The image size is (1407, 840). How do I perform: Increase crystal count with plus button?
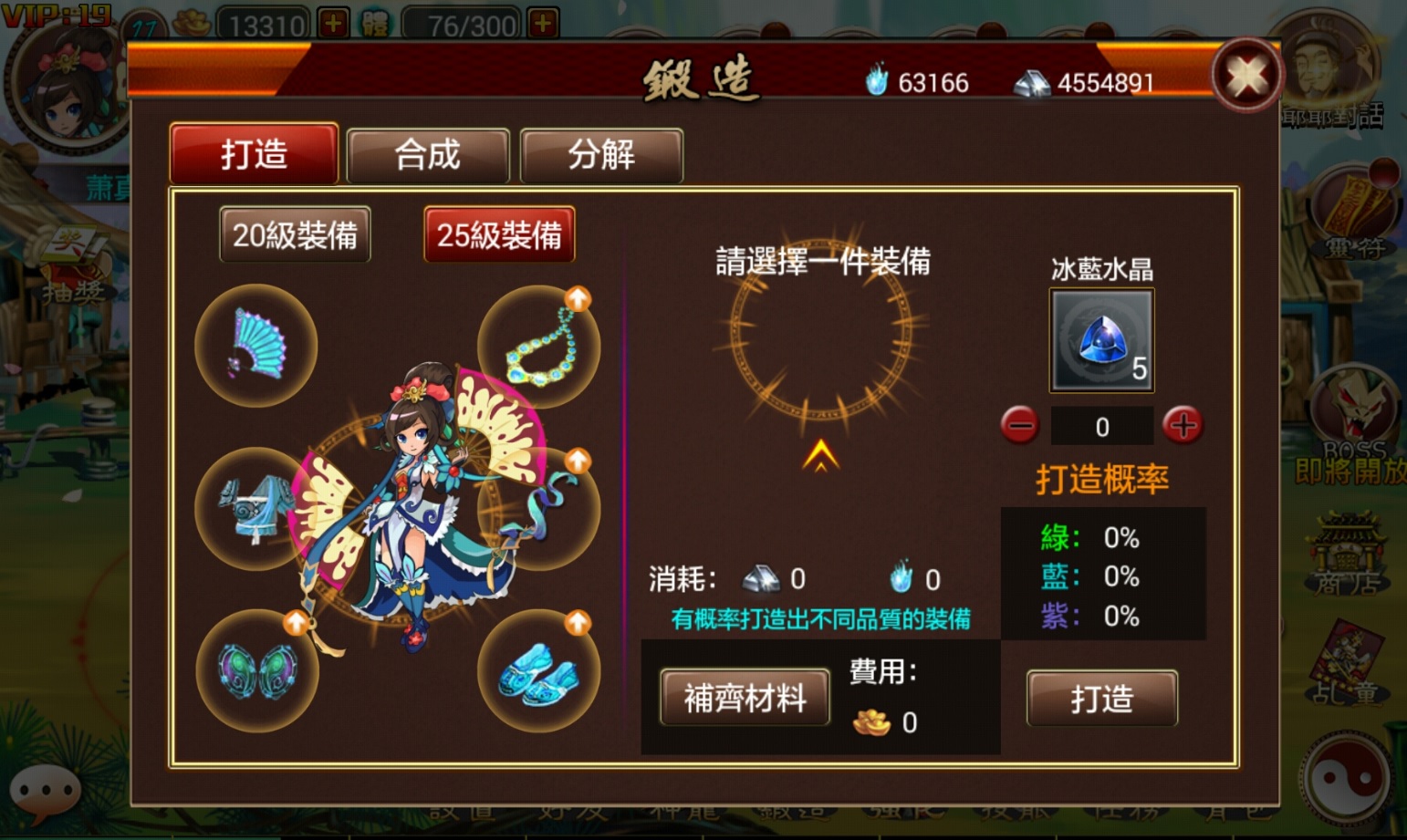pos(1183,425)
